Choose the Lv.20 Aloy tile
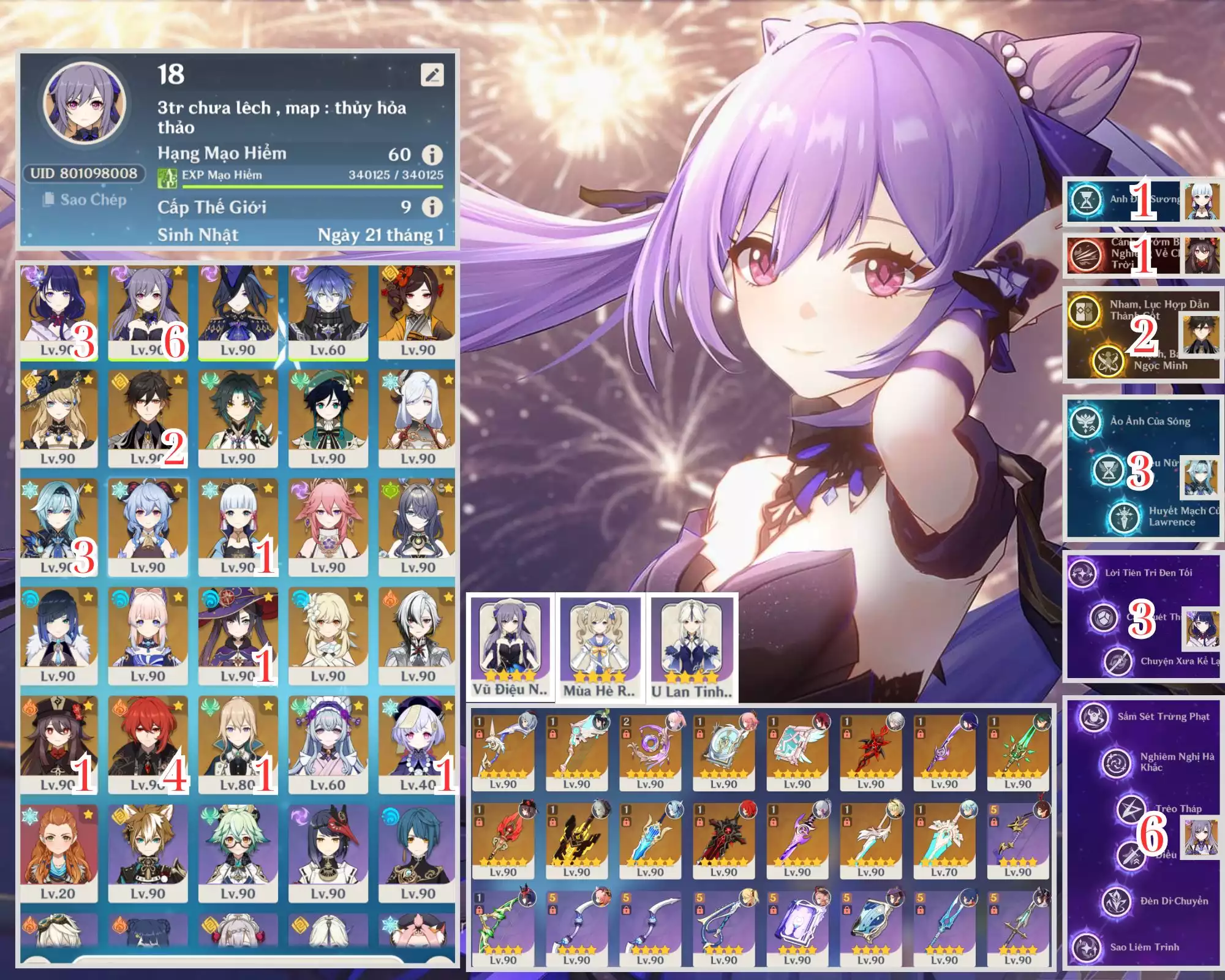The width and height of the screenshot is (1225, 980). [58, 853]
